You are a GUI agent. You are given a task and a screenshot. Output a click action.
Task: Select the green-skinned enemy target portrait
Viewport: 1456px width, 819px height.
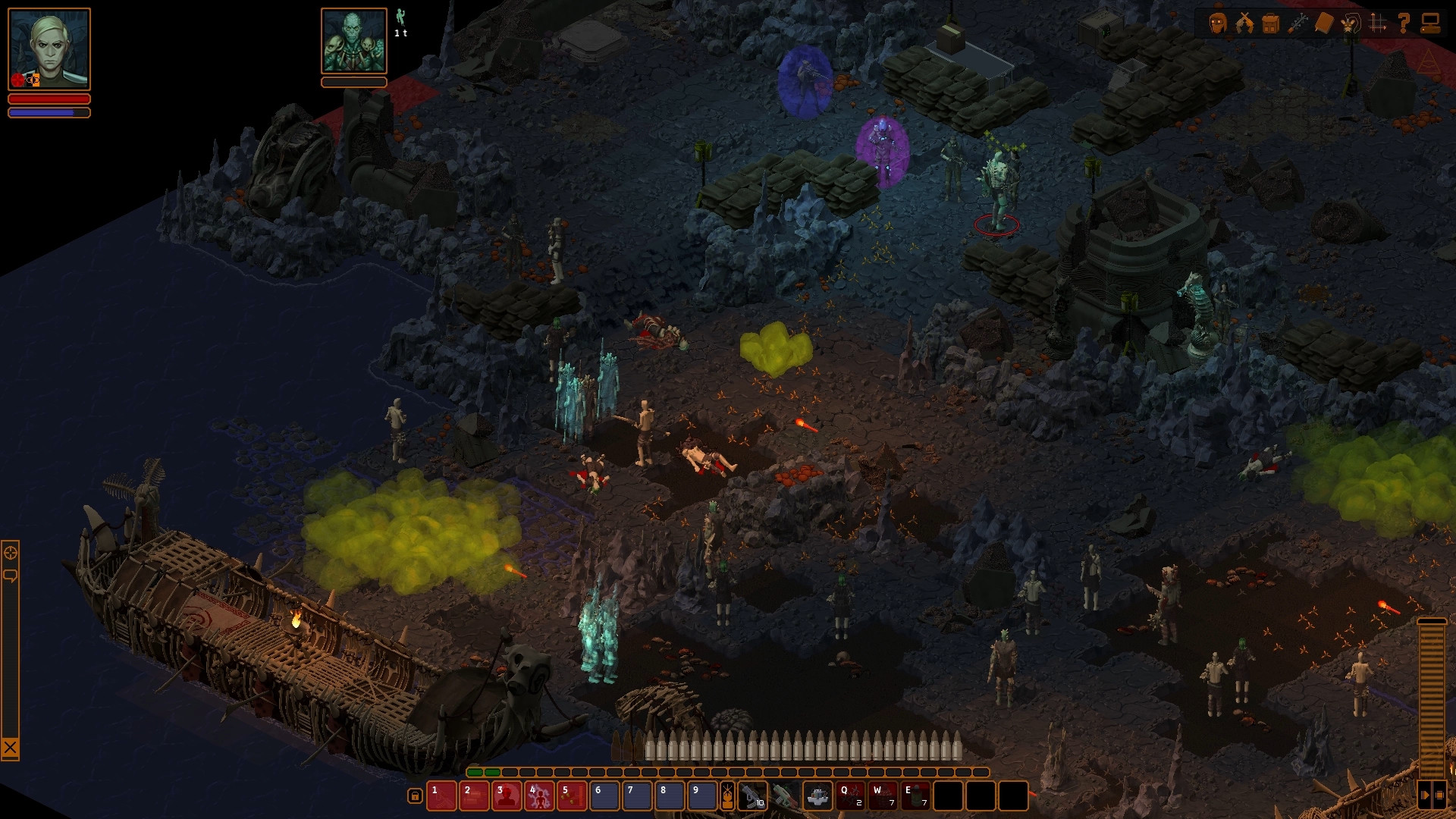click(x=354, y=41)
